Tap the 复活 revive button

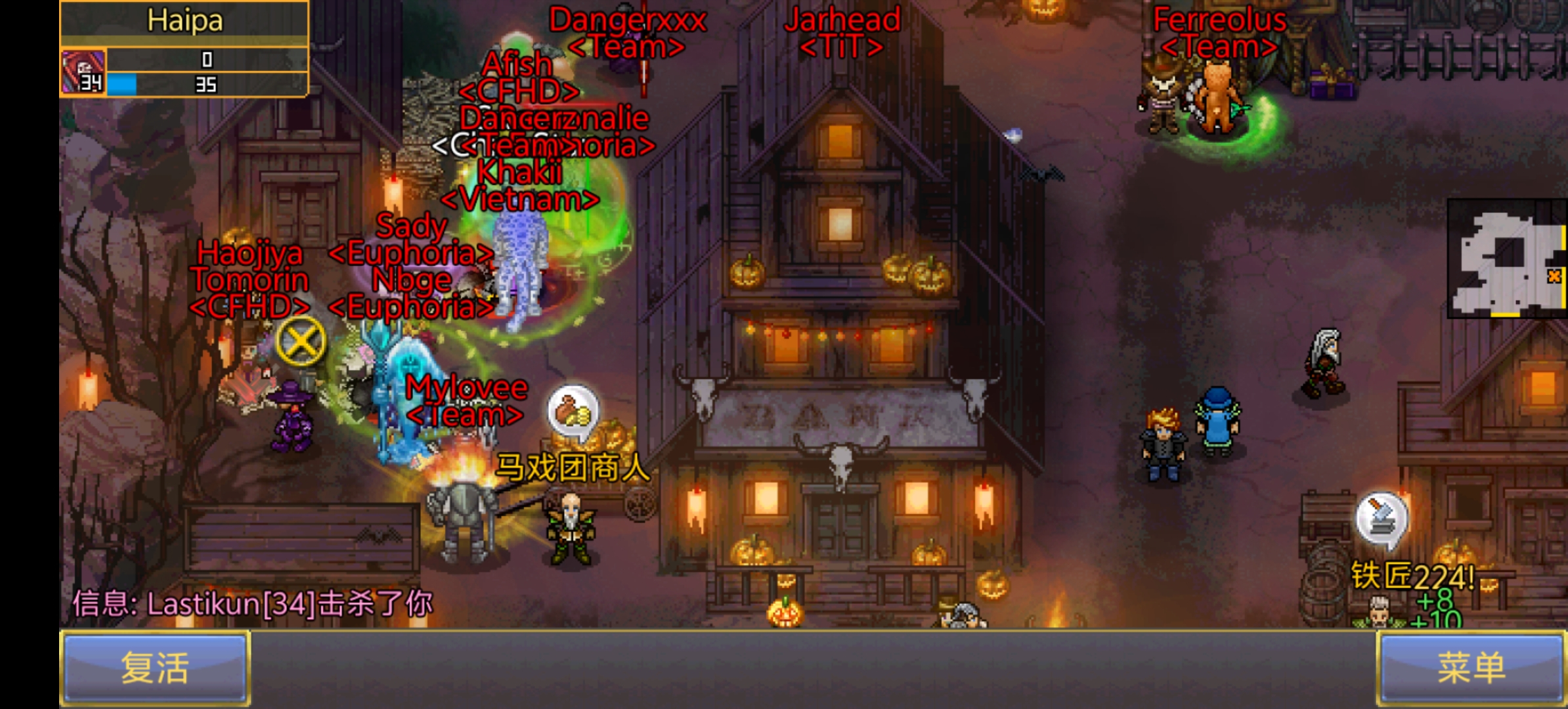coord(155,668)
